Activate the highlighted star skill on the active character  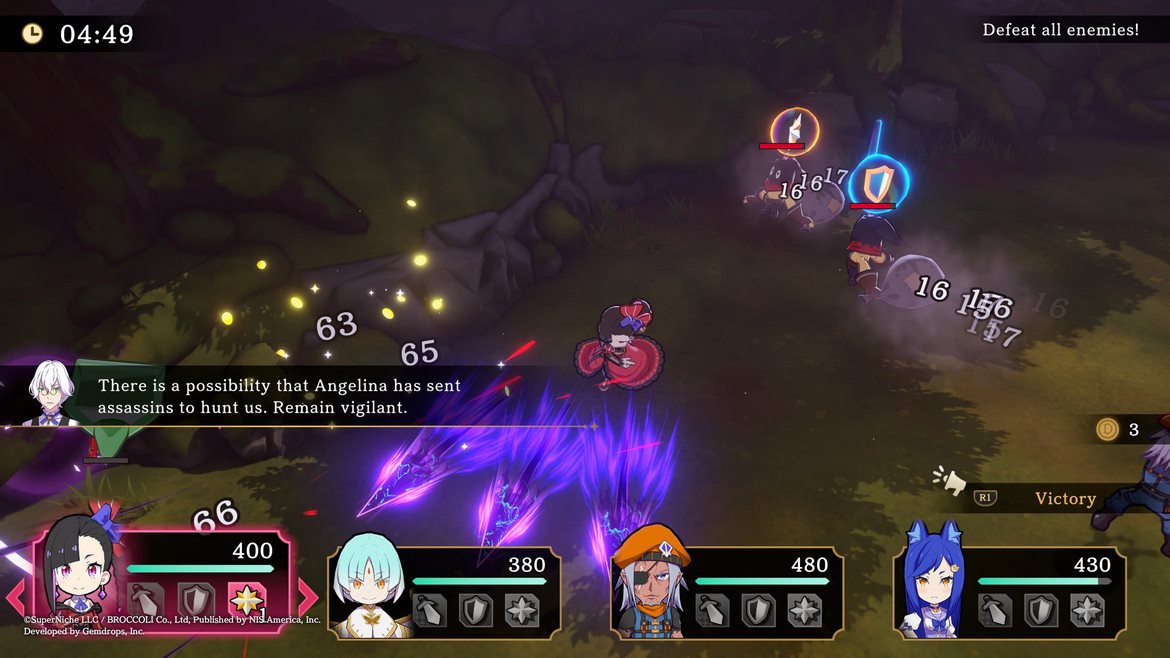point(246,602)
